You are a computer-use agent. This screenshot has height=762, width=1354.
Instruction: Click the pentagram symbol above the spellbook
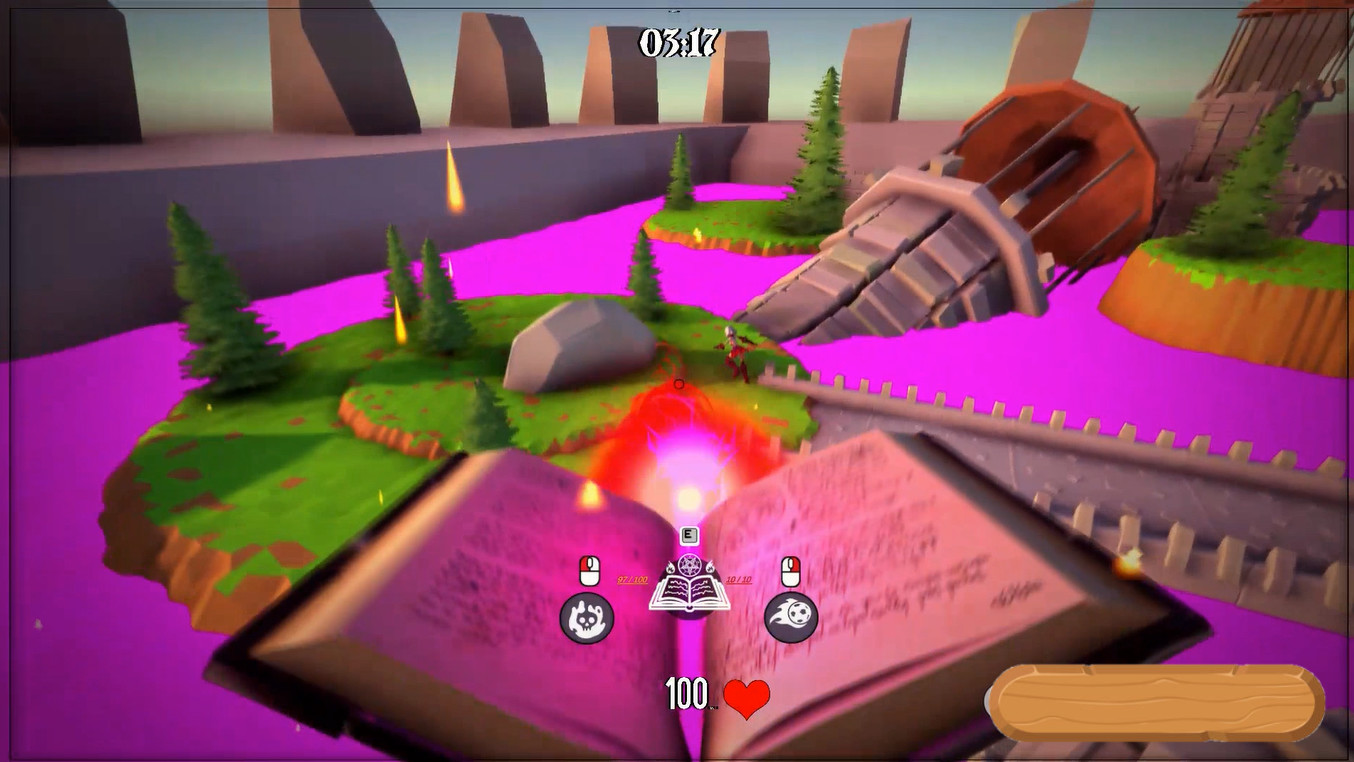click(x=689, y=563)
